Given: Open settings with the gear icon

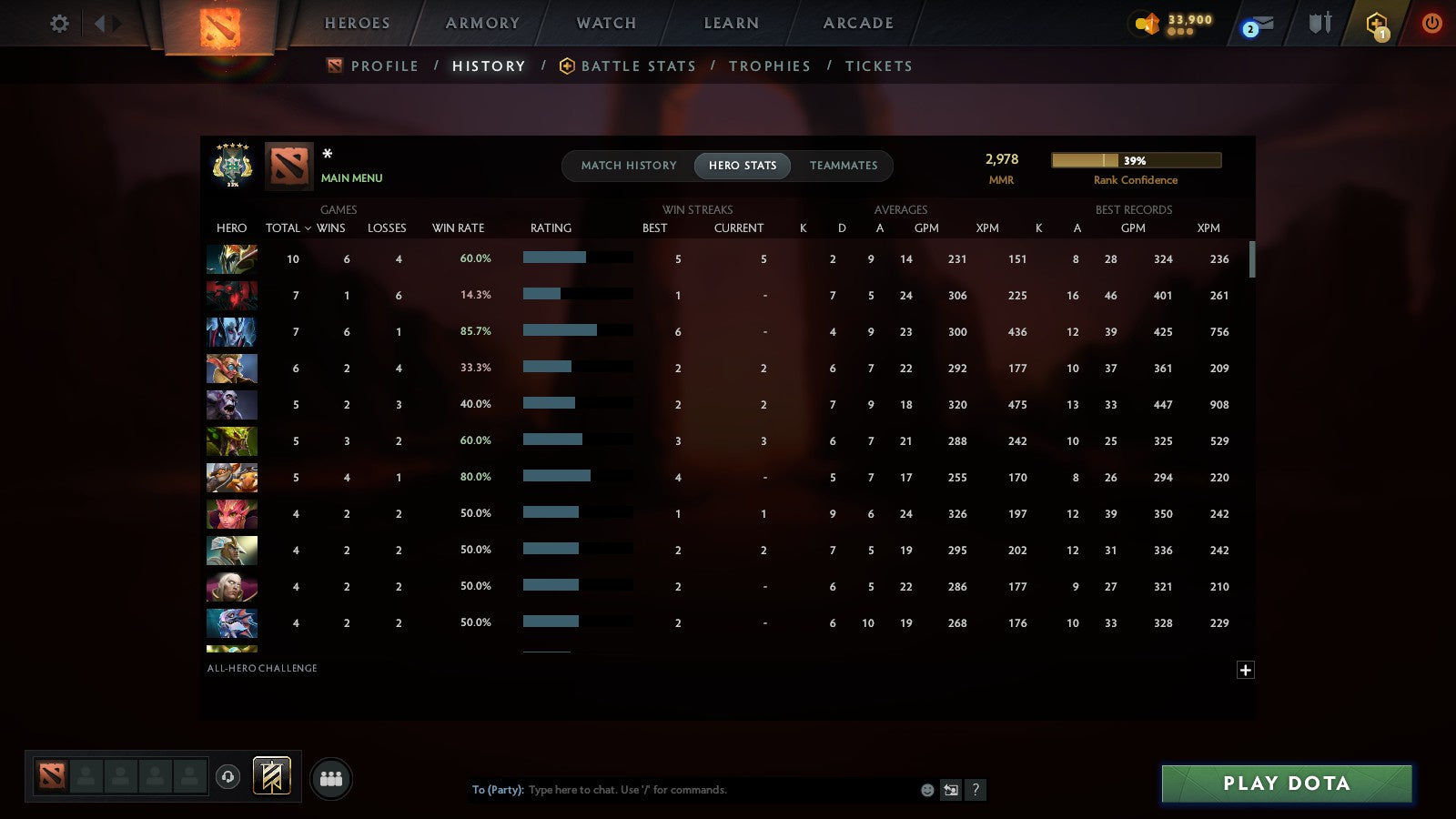Looking at the screenshot, I should click(x=58, y=25).
